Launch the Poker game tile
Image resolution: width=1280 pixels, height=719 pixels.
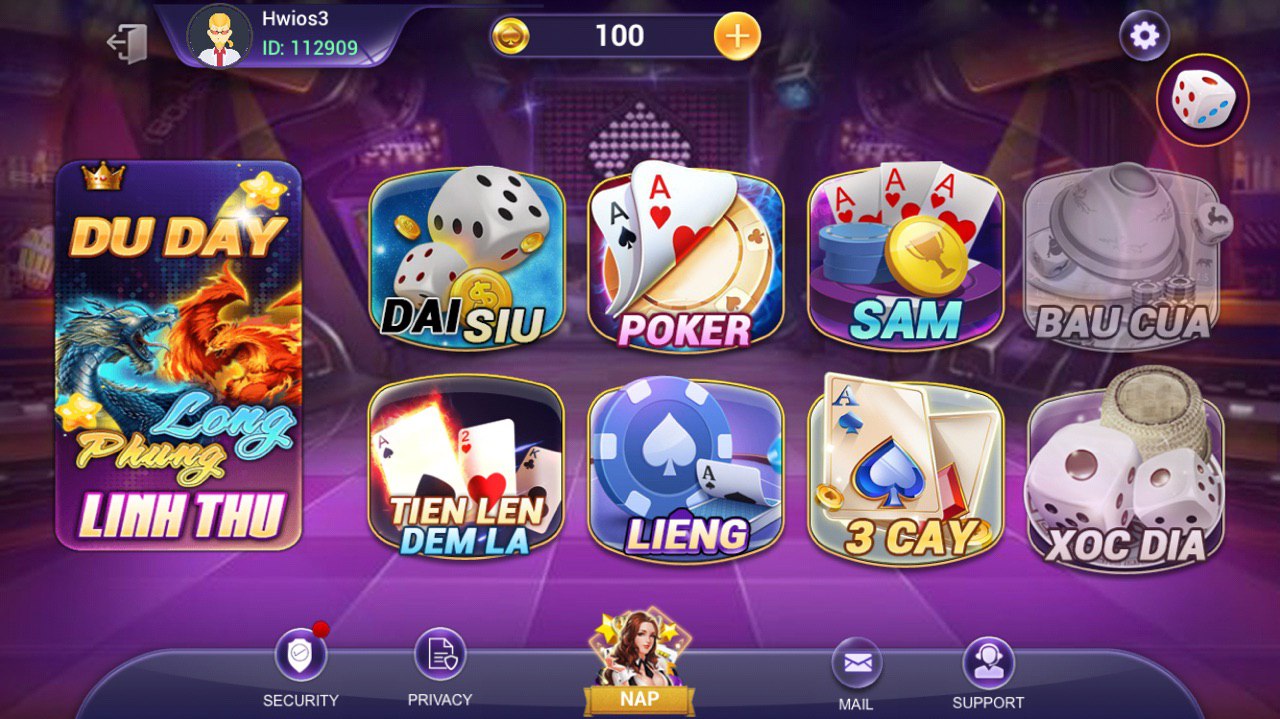coord(685,262)
